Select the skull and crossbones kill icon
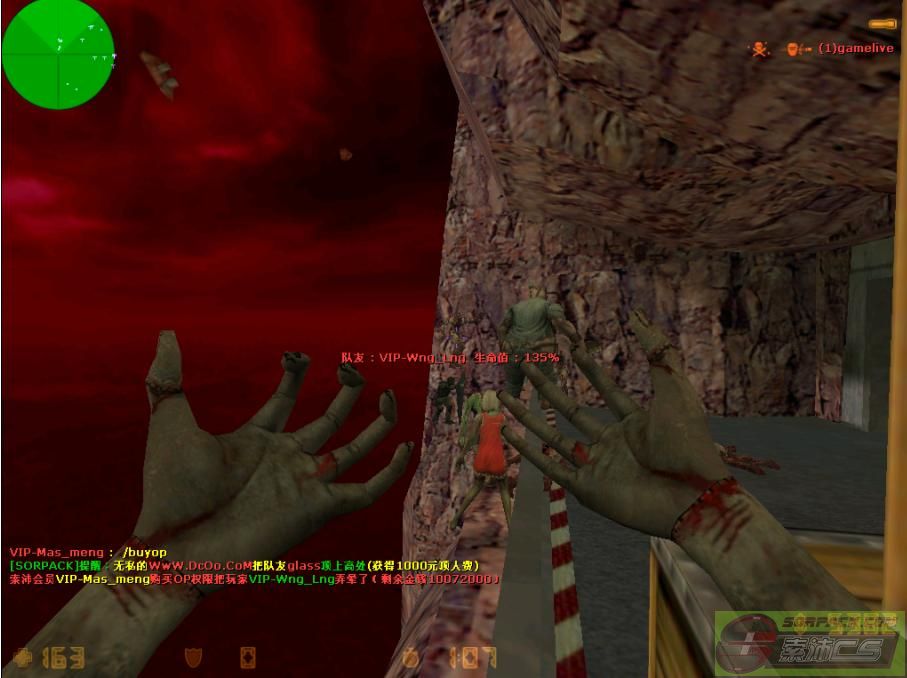Viewport: 907px width, 678px height. coord(760,48)
